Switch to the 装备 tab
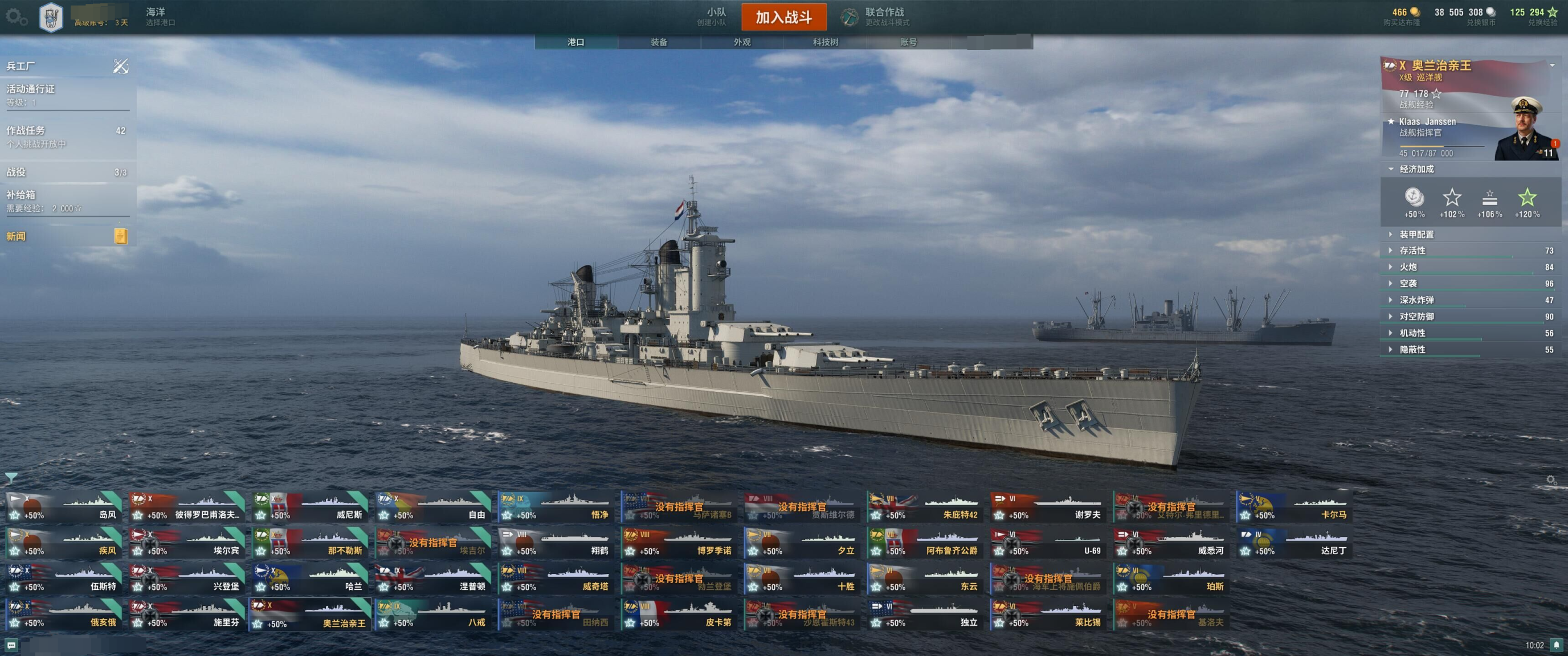 (x=659, y=42)
